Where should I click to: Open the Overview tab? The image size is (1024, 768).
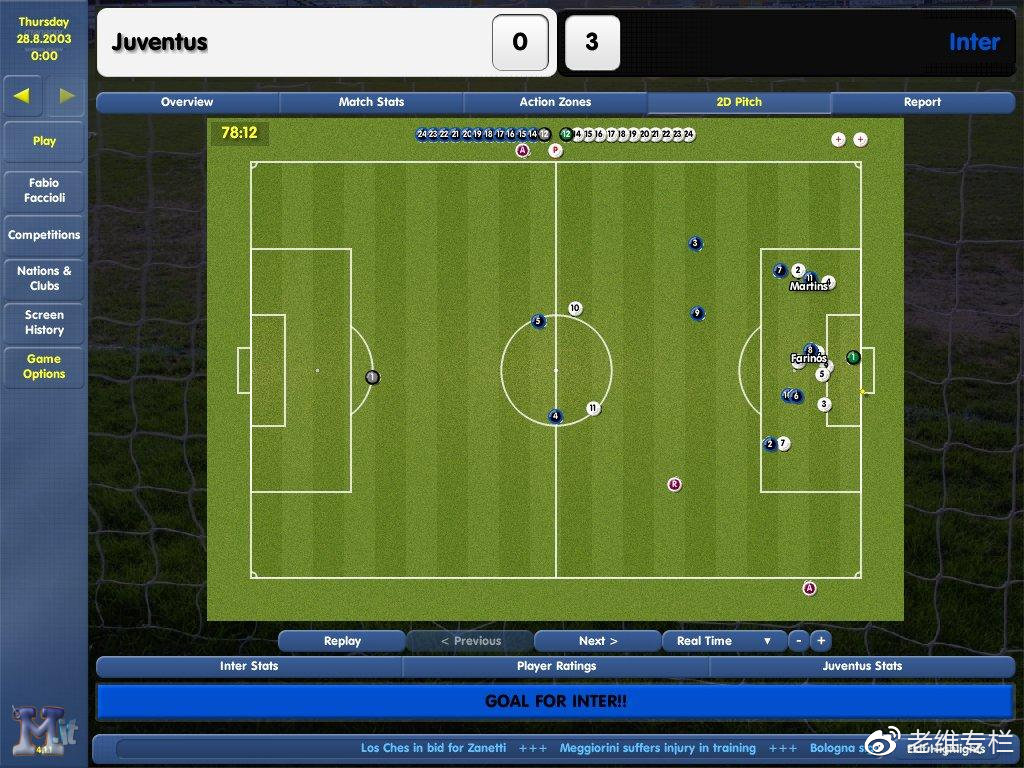click(x=187, y=102)
